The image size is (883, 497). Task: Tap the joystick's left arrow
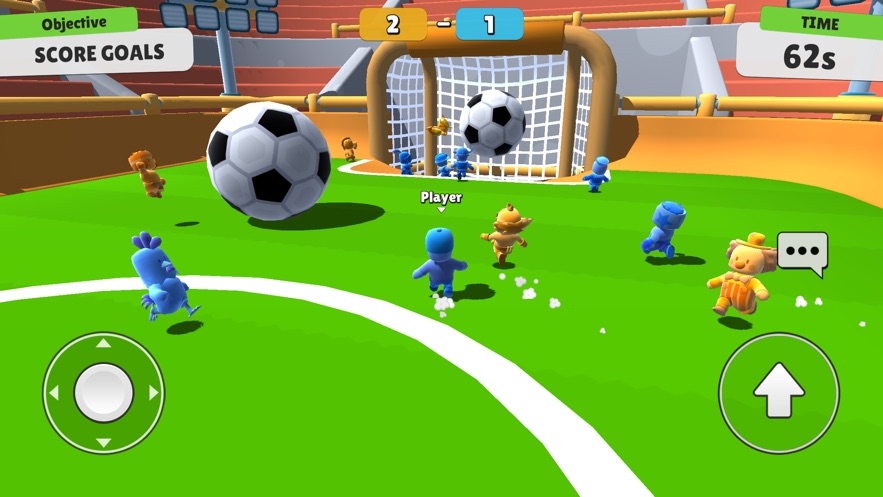[55, 393]
